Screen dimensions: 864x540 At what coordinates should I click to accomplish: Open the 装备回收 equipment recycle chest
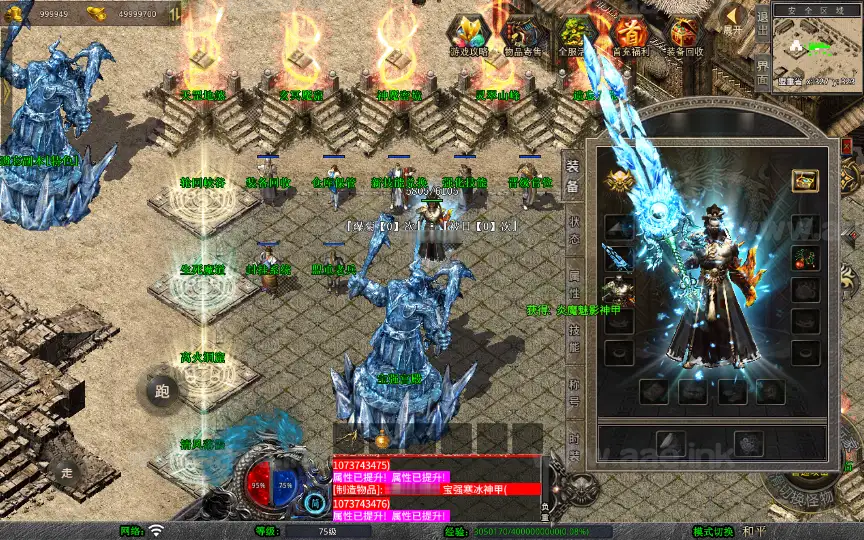684,33
